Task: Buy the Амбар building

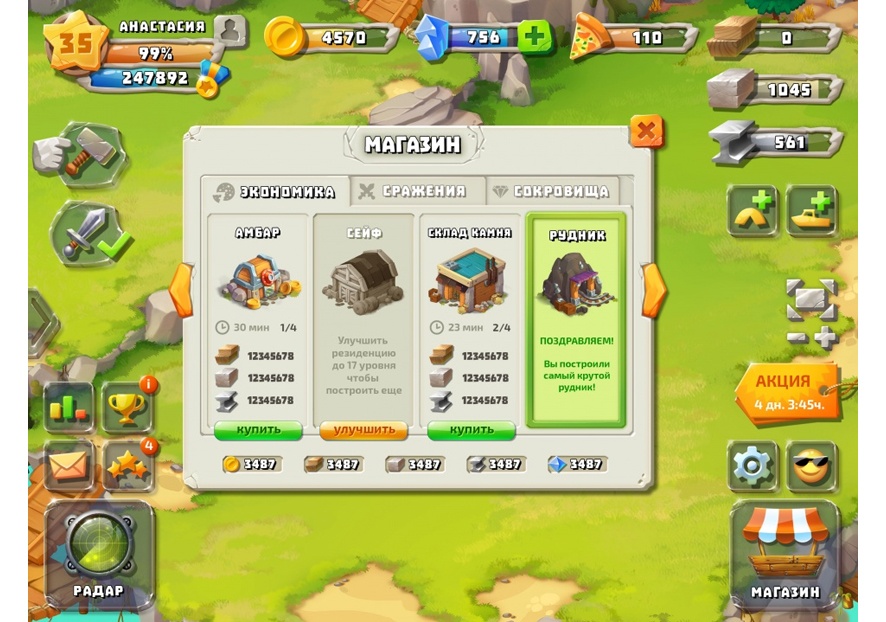Action: (258, 430)
